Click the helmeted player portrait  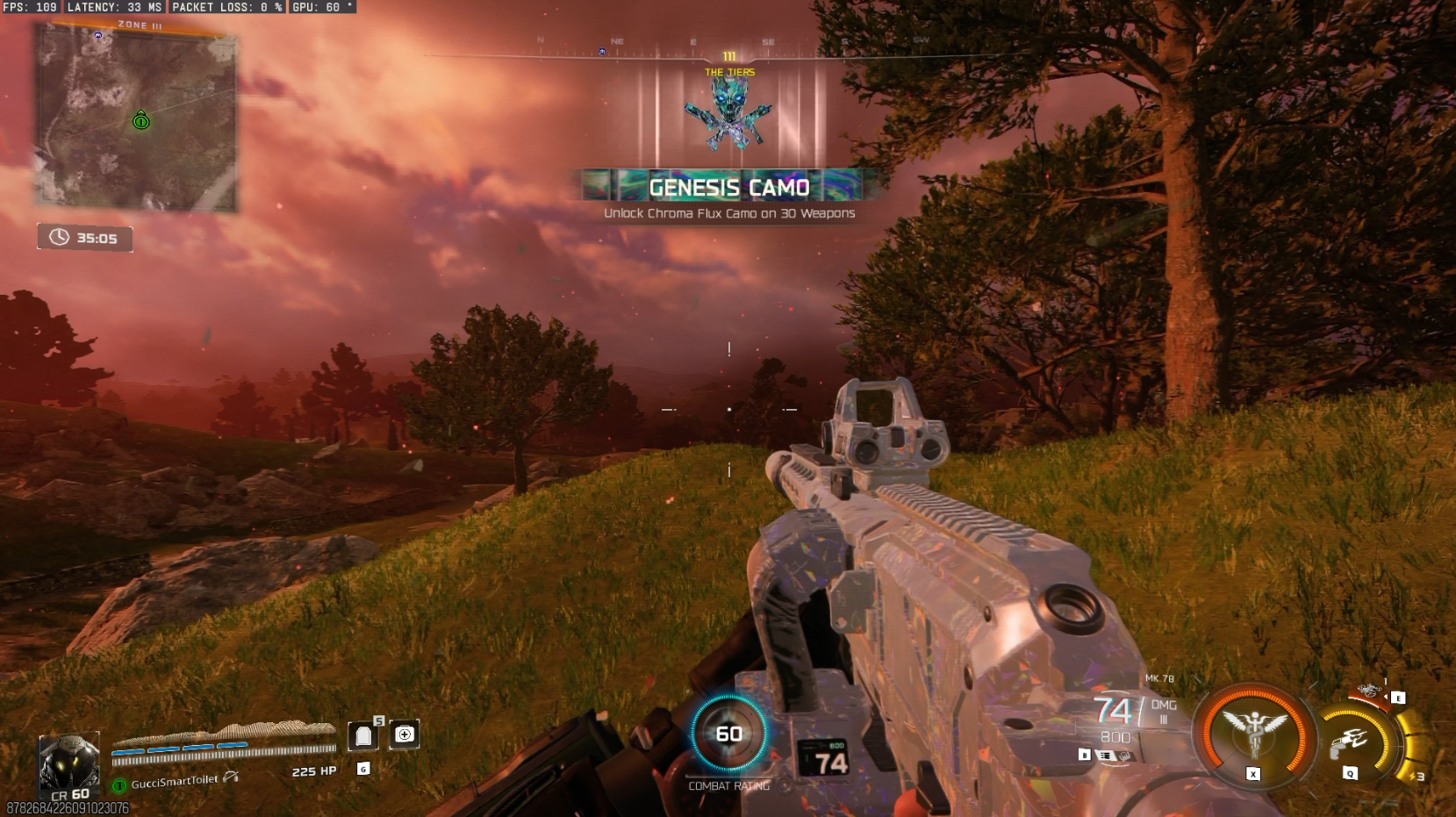pos(68,762)
